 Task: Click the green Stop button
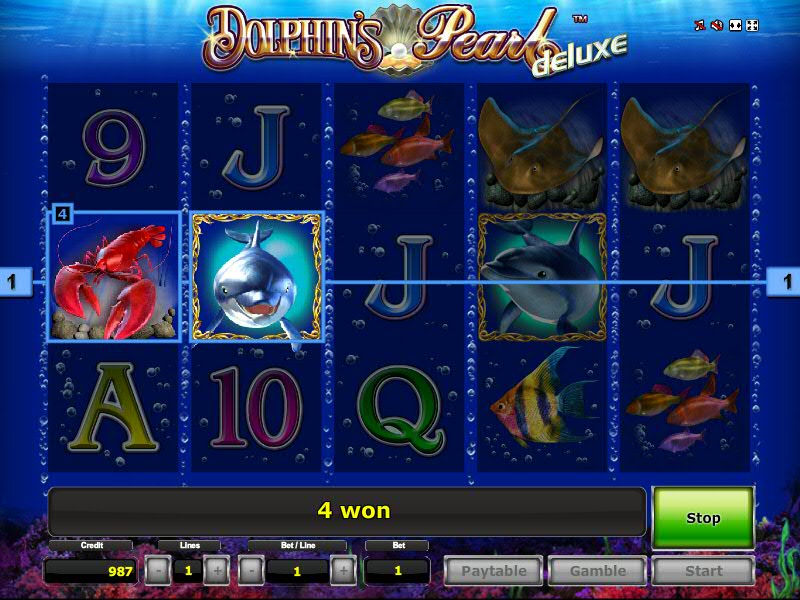(702, 518)
